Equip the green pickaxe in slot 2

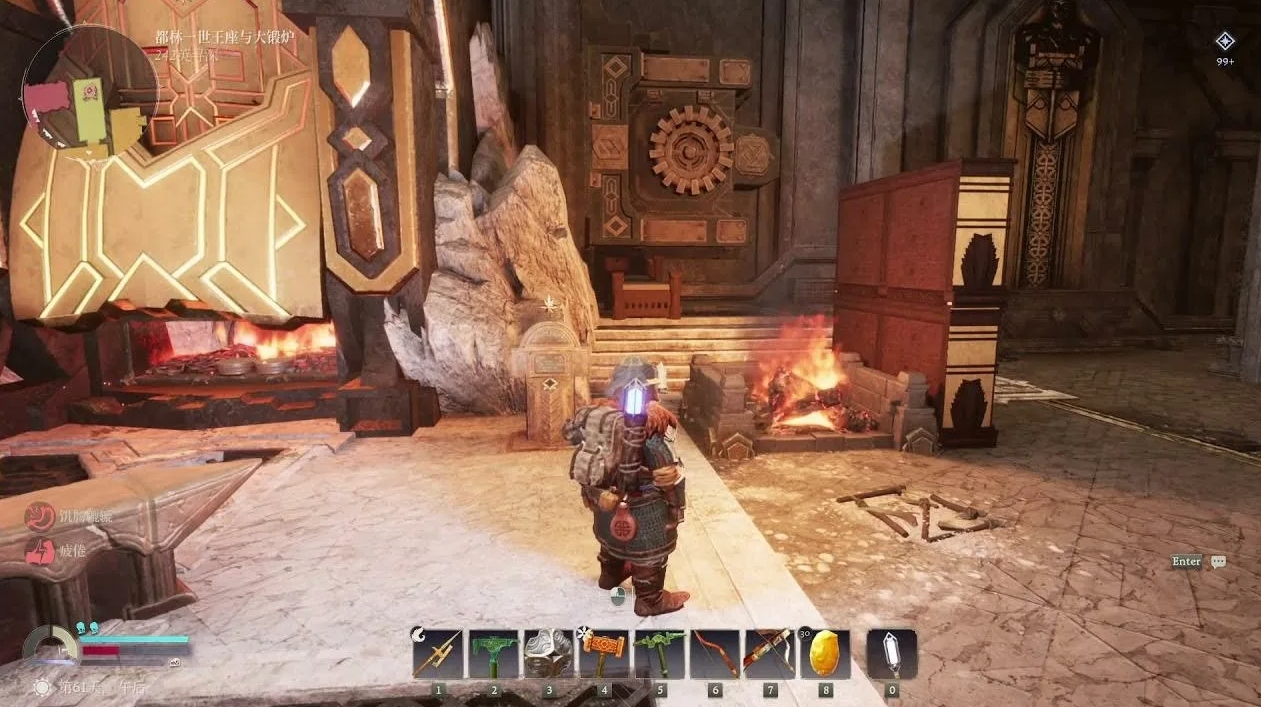coord(493,654)
